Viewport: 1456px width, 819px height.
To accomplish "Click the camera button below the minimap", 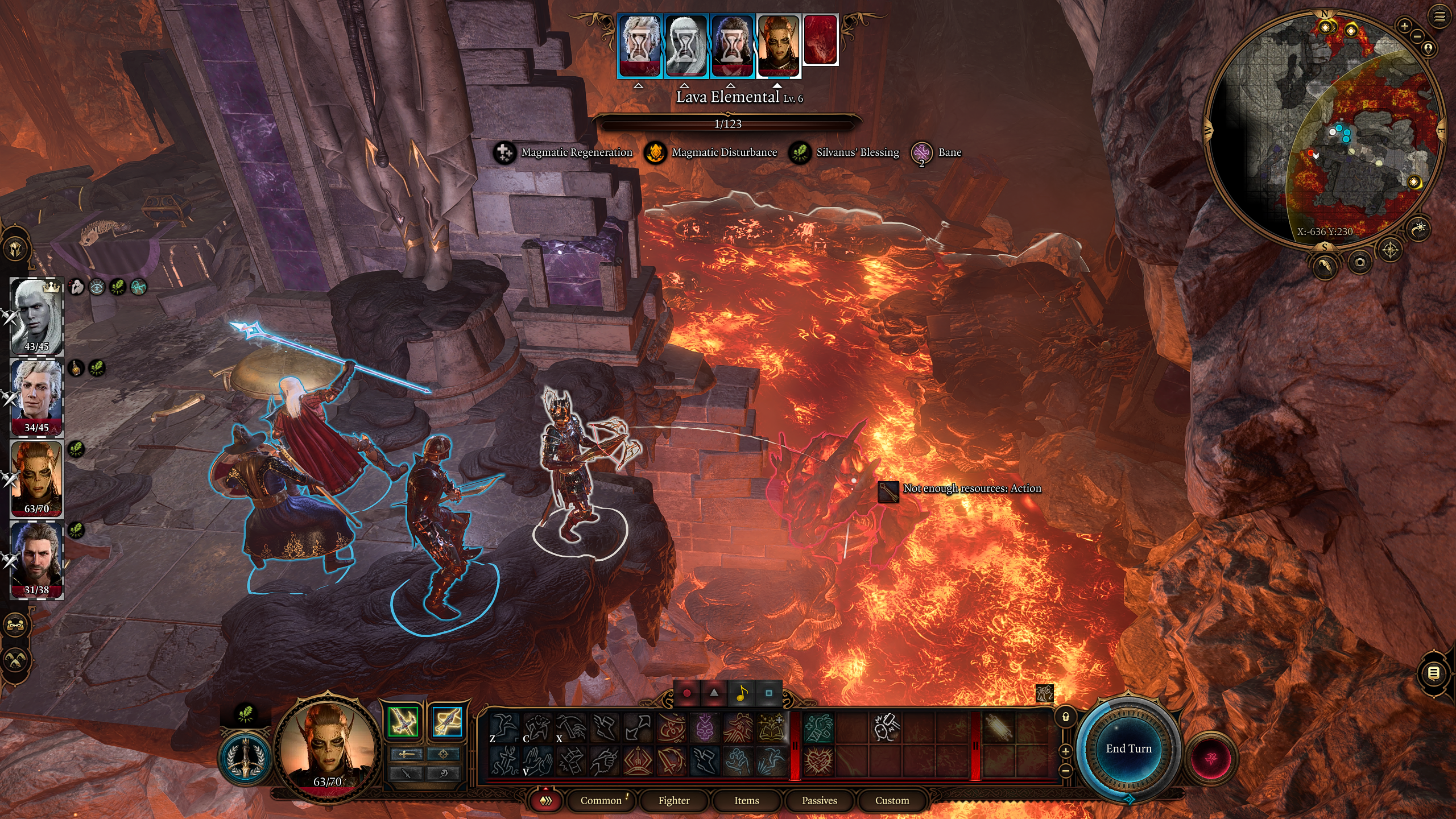I will pyautogui.click(x=1359, y=262).
